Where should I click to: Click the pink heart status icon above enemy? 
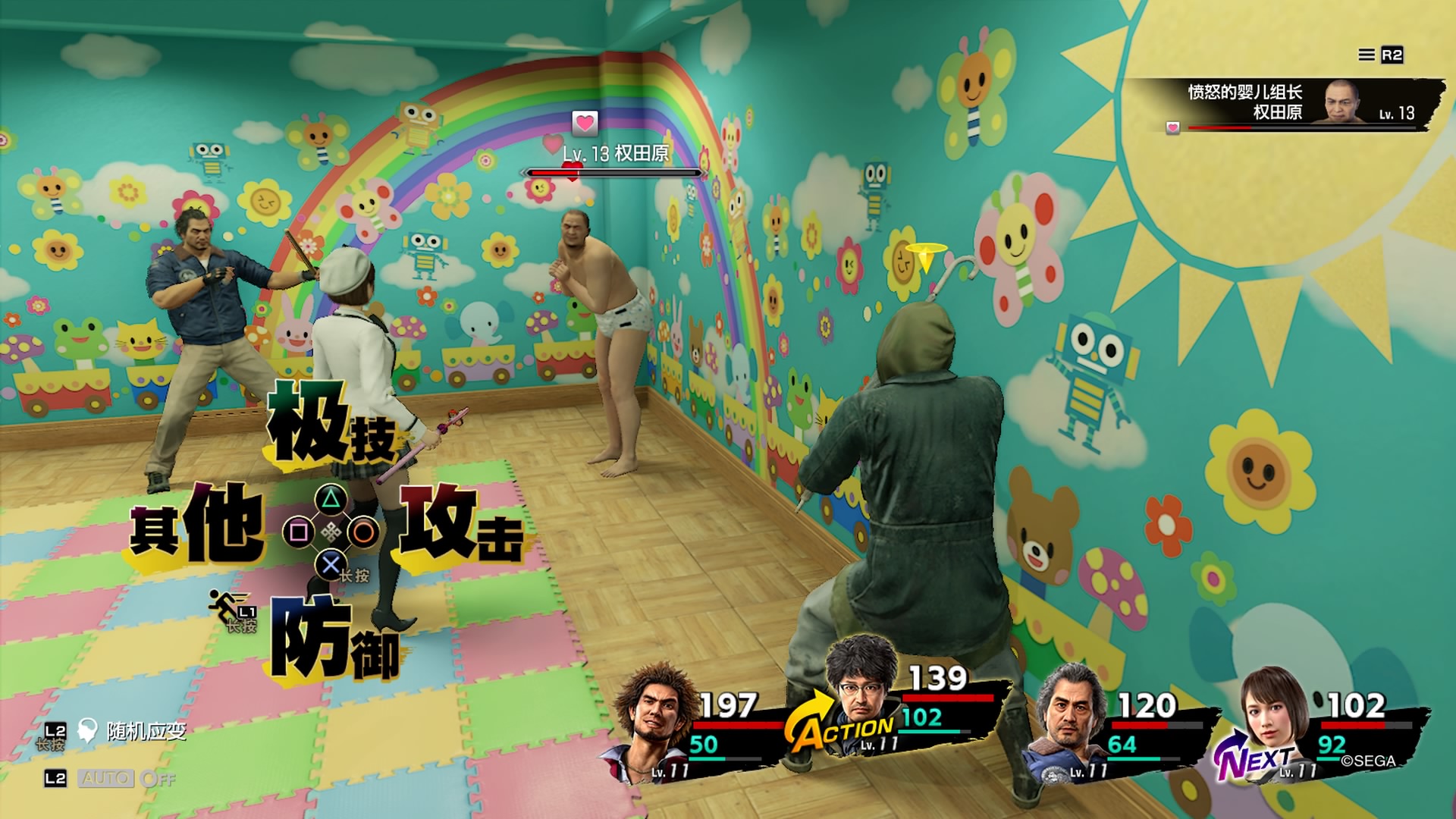click(x=584, y=122)
